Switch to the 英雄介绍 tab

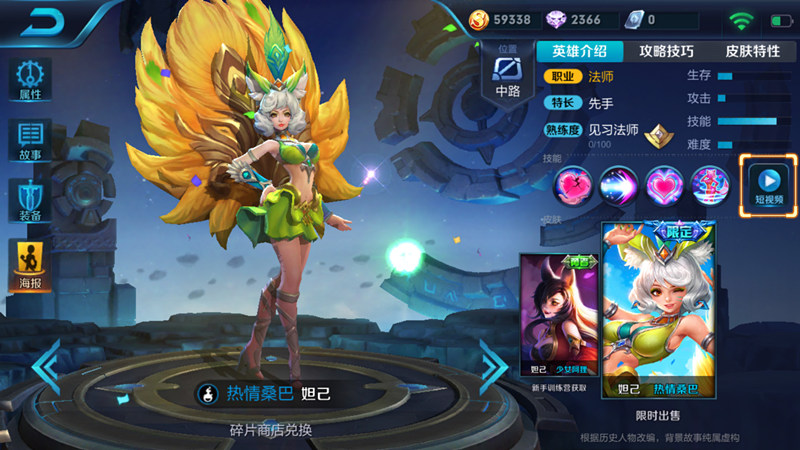click(x=579, y=51)
